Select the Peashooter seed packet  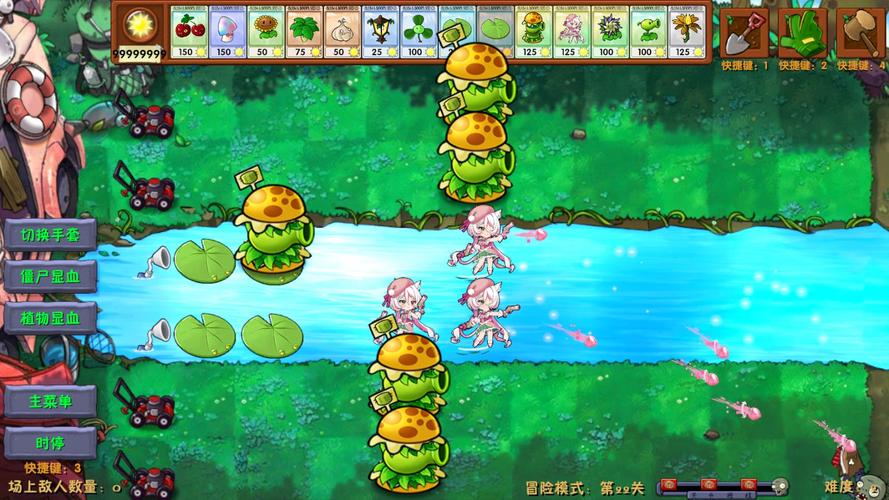point(648,33)
